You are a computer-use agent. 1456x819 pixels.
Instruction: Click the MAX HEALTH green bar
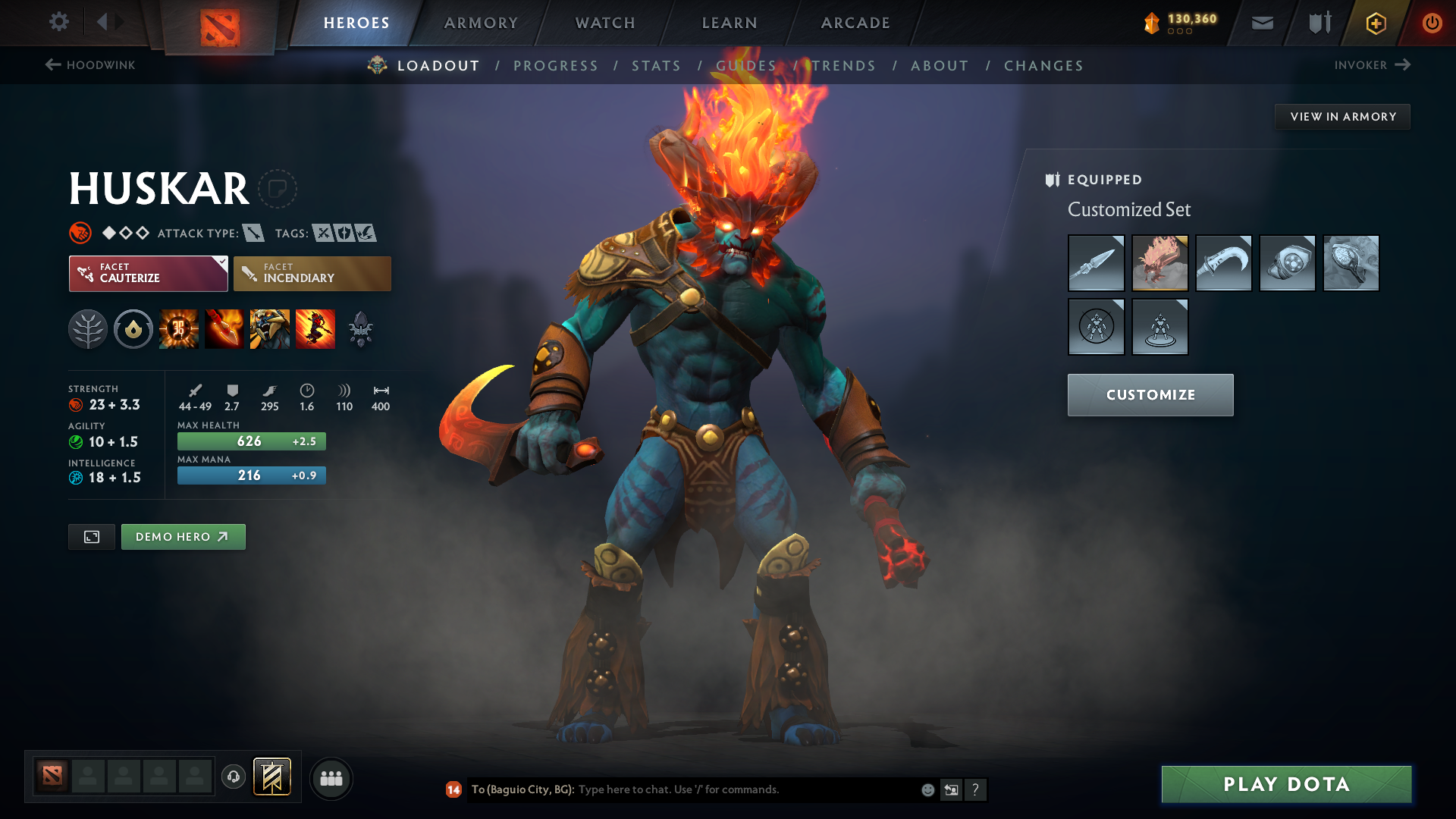251,441
